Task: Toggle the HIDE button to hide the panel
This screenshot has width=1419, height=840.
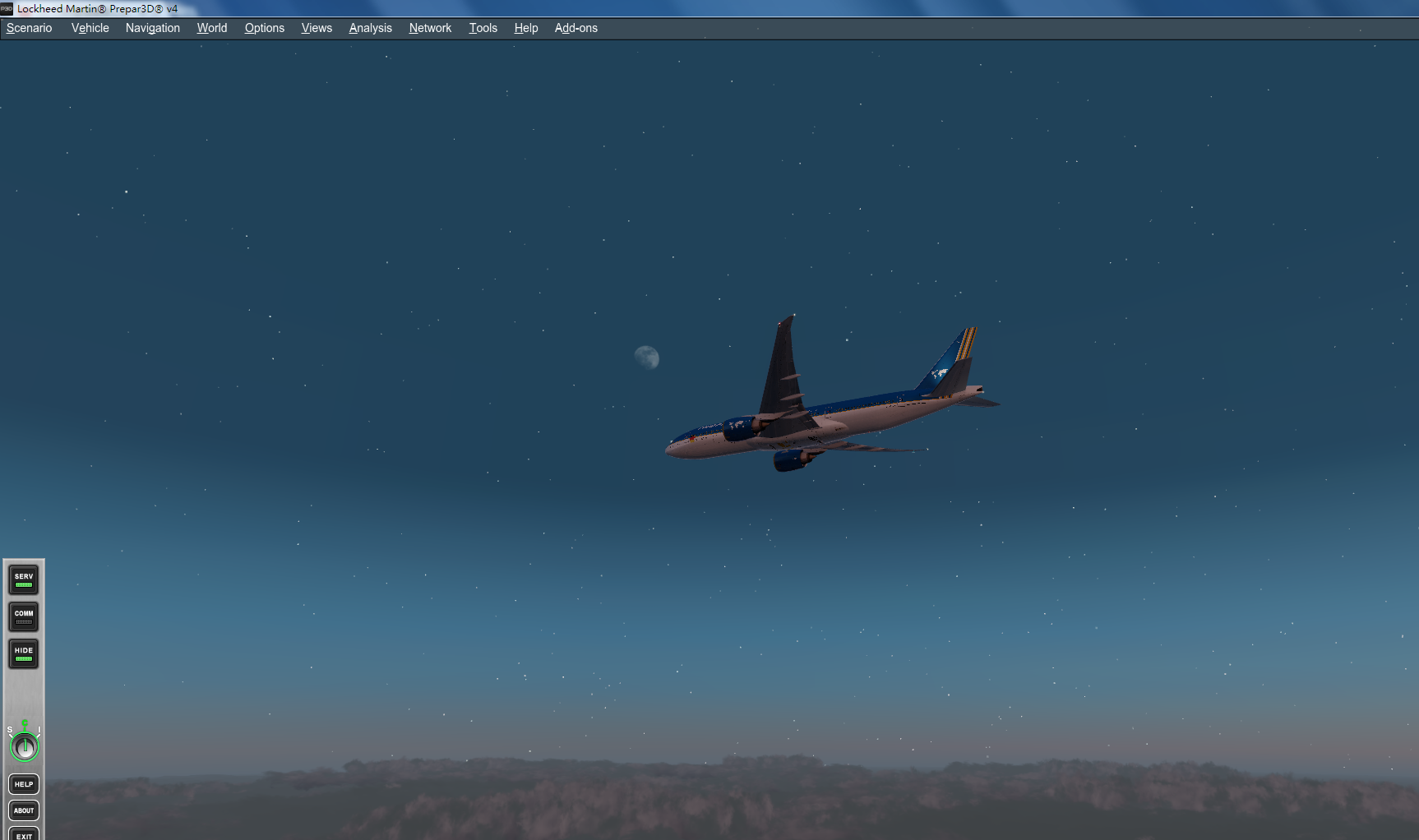Action: click(x=23, y=653)
